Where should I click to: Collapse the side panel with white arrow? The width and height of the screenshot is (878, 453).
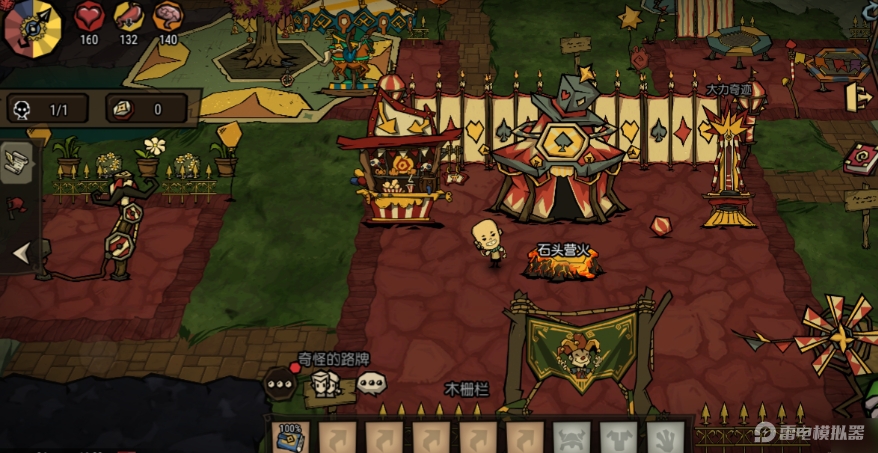pos(20,254)
